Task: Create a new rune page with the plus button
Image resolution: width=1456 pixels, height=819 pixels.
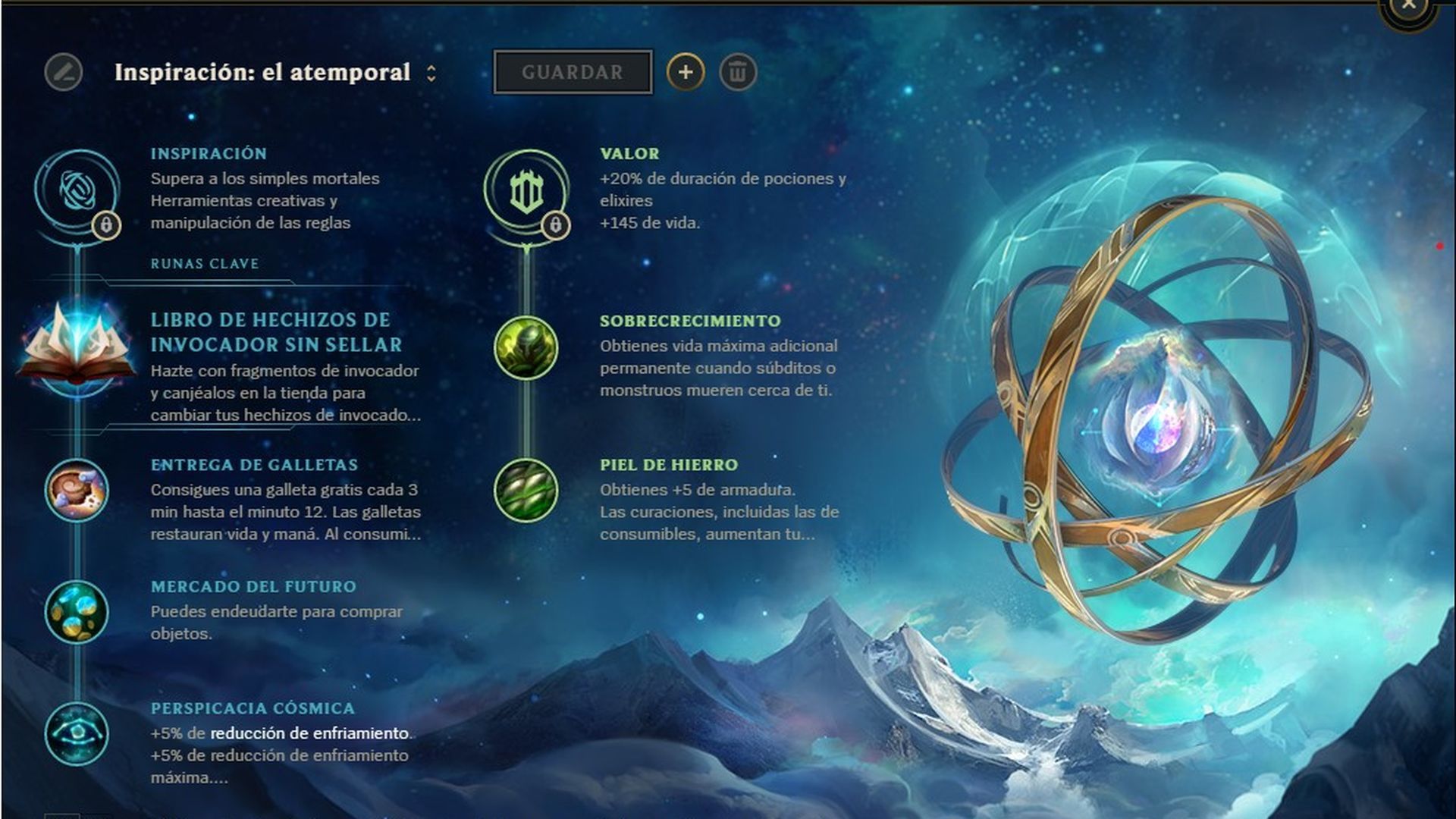Action: (686, 73)
